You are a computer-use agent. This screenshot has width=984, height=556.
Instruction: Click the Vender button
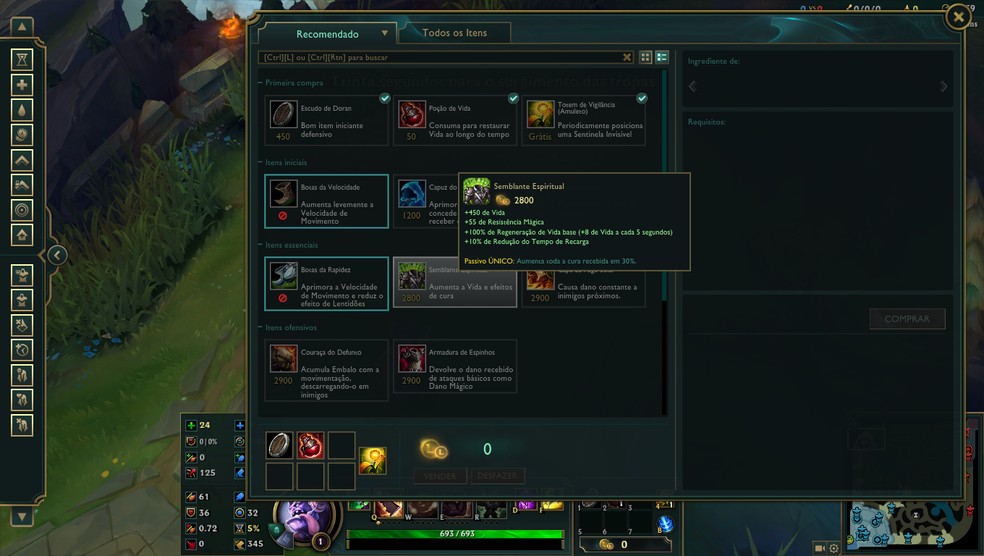click(440, 476)
